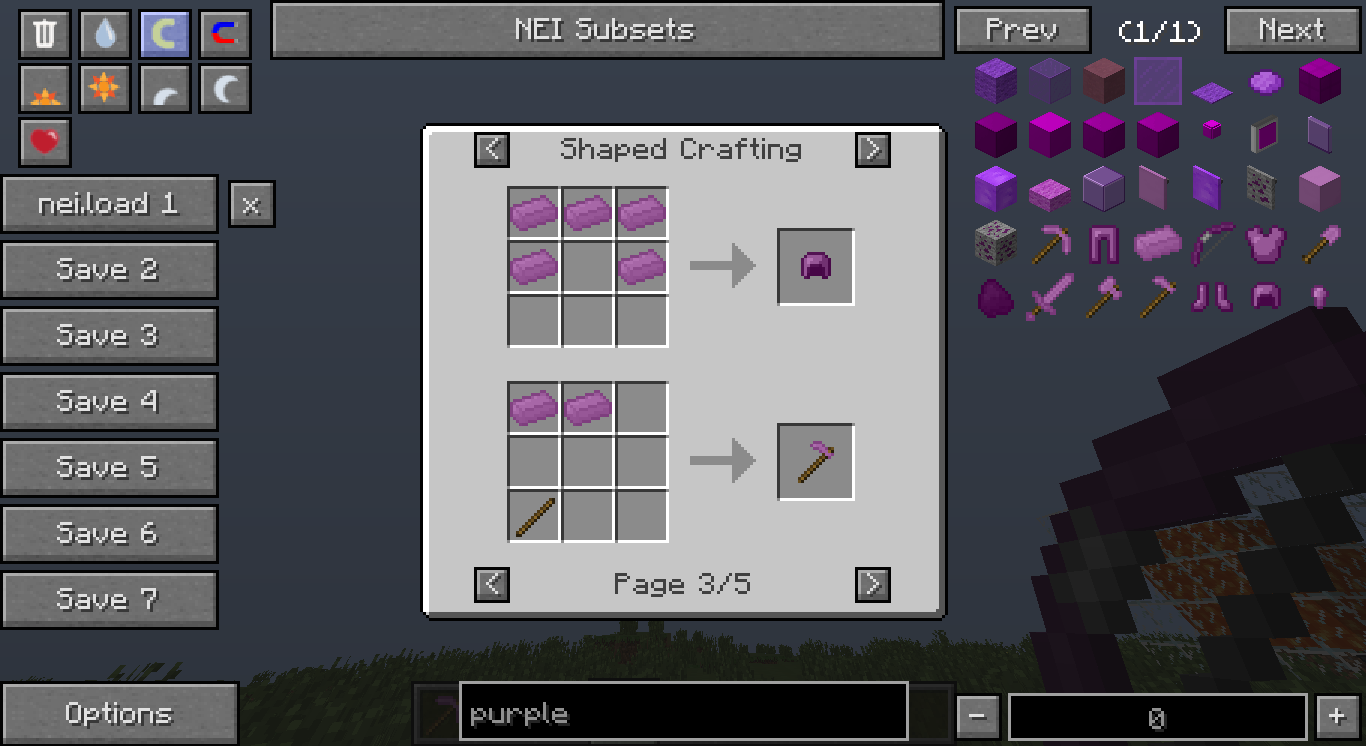Go back a page using the left chevron

(491, 584)
